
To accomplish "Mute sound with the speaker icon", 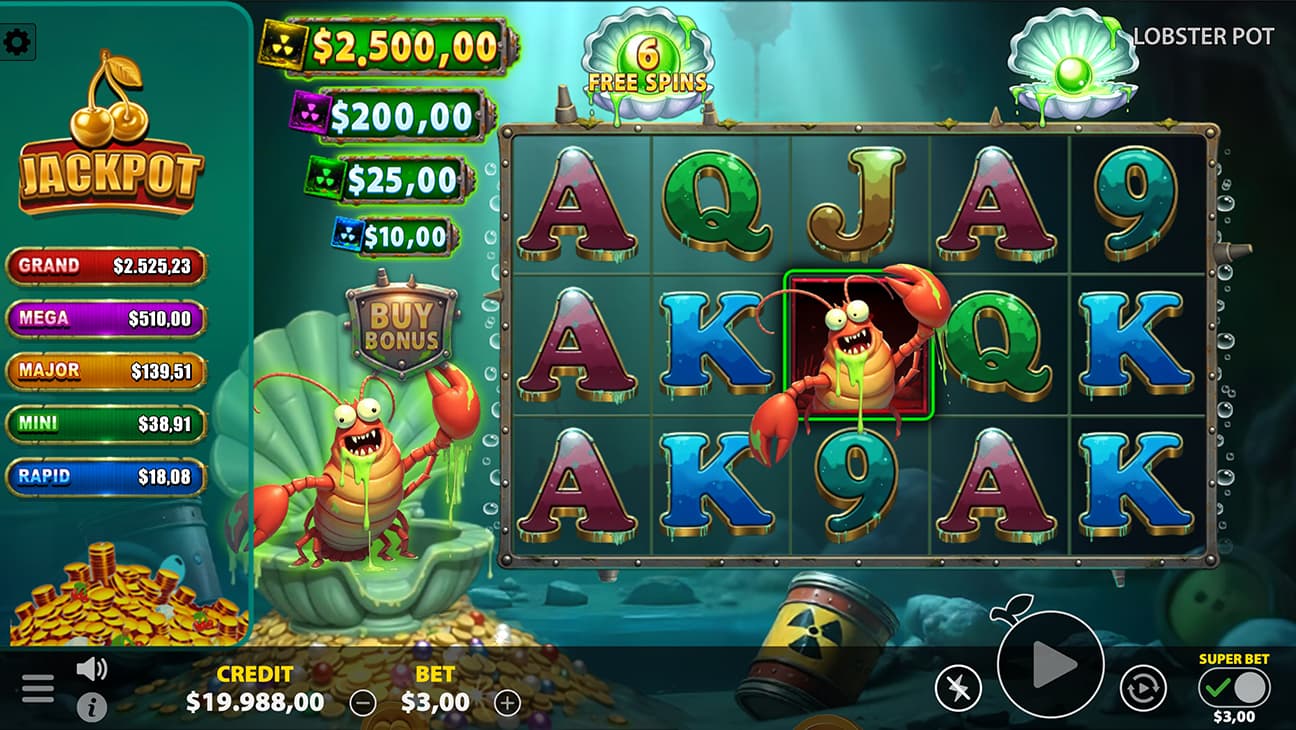I will pos(91,668).
